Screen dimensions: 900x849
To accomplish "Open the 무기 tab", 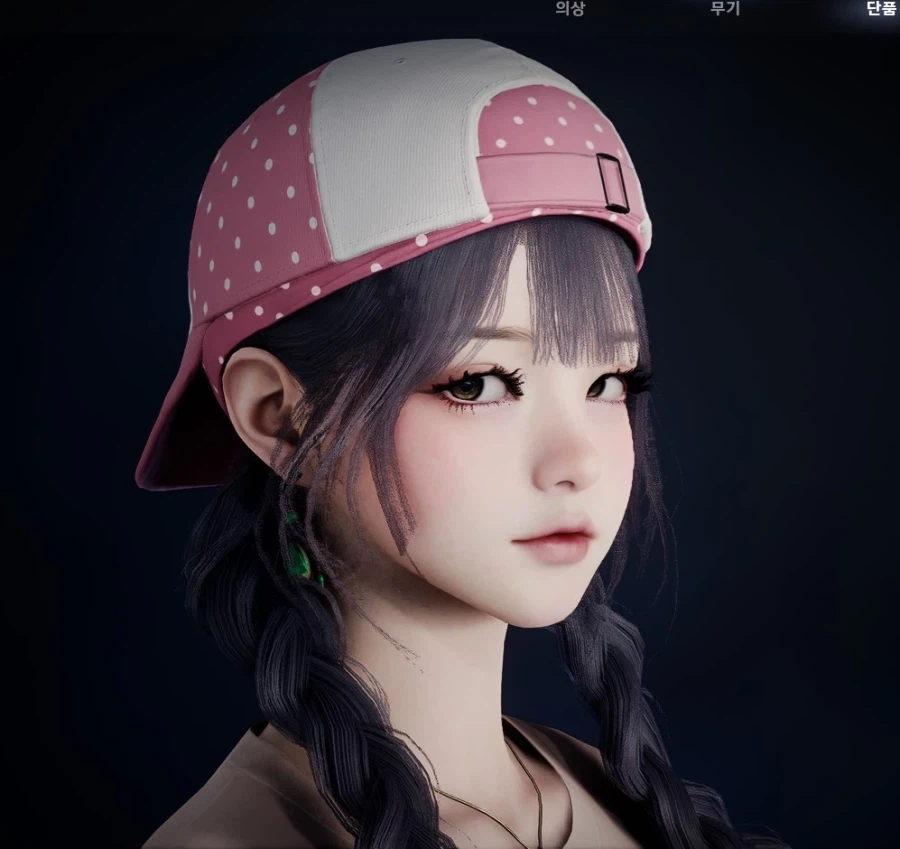I will (x=724, y=9).
